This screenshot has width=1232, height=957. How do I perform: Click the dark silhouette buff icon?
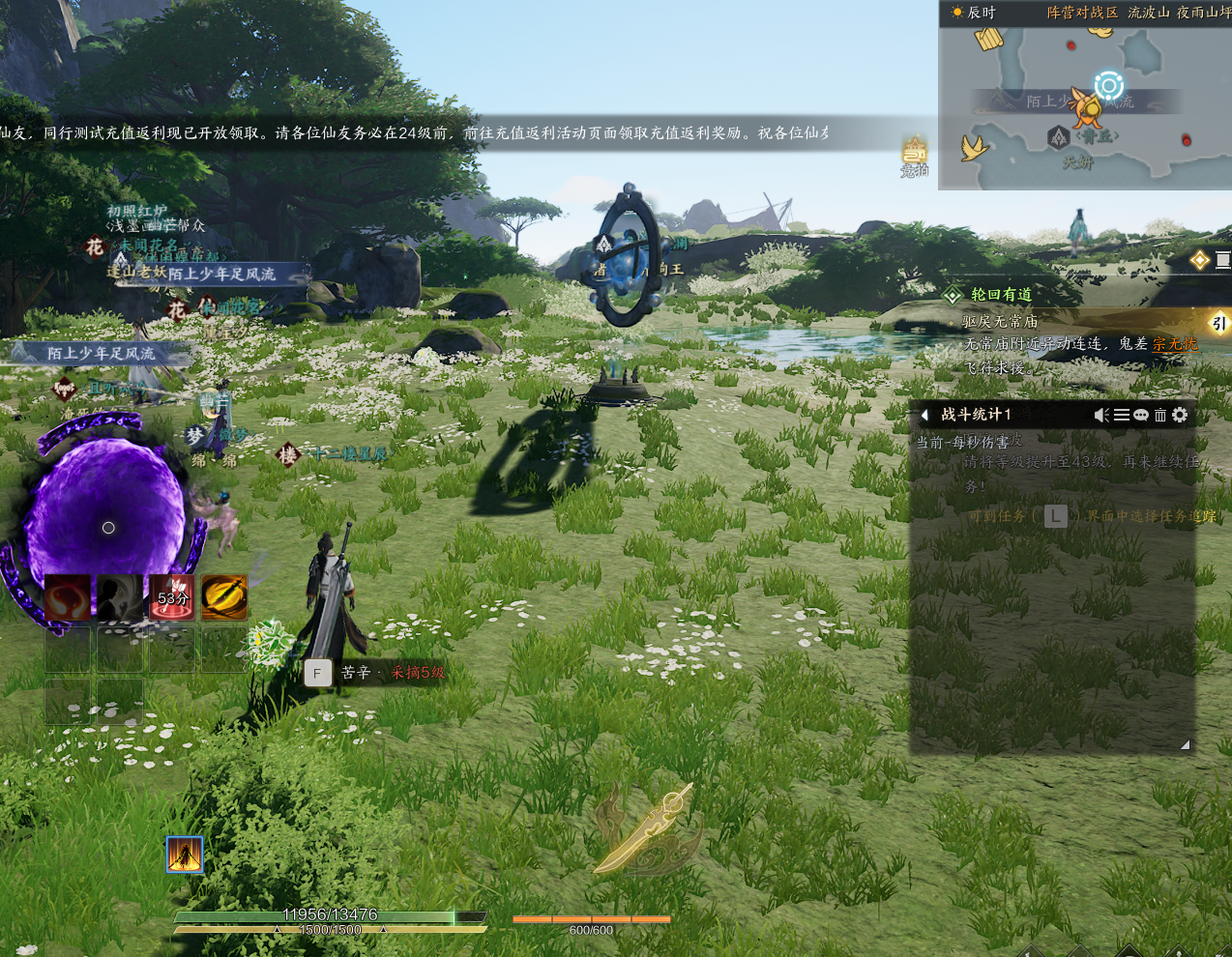pyautogui.click(x=120, y=598)
